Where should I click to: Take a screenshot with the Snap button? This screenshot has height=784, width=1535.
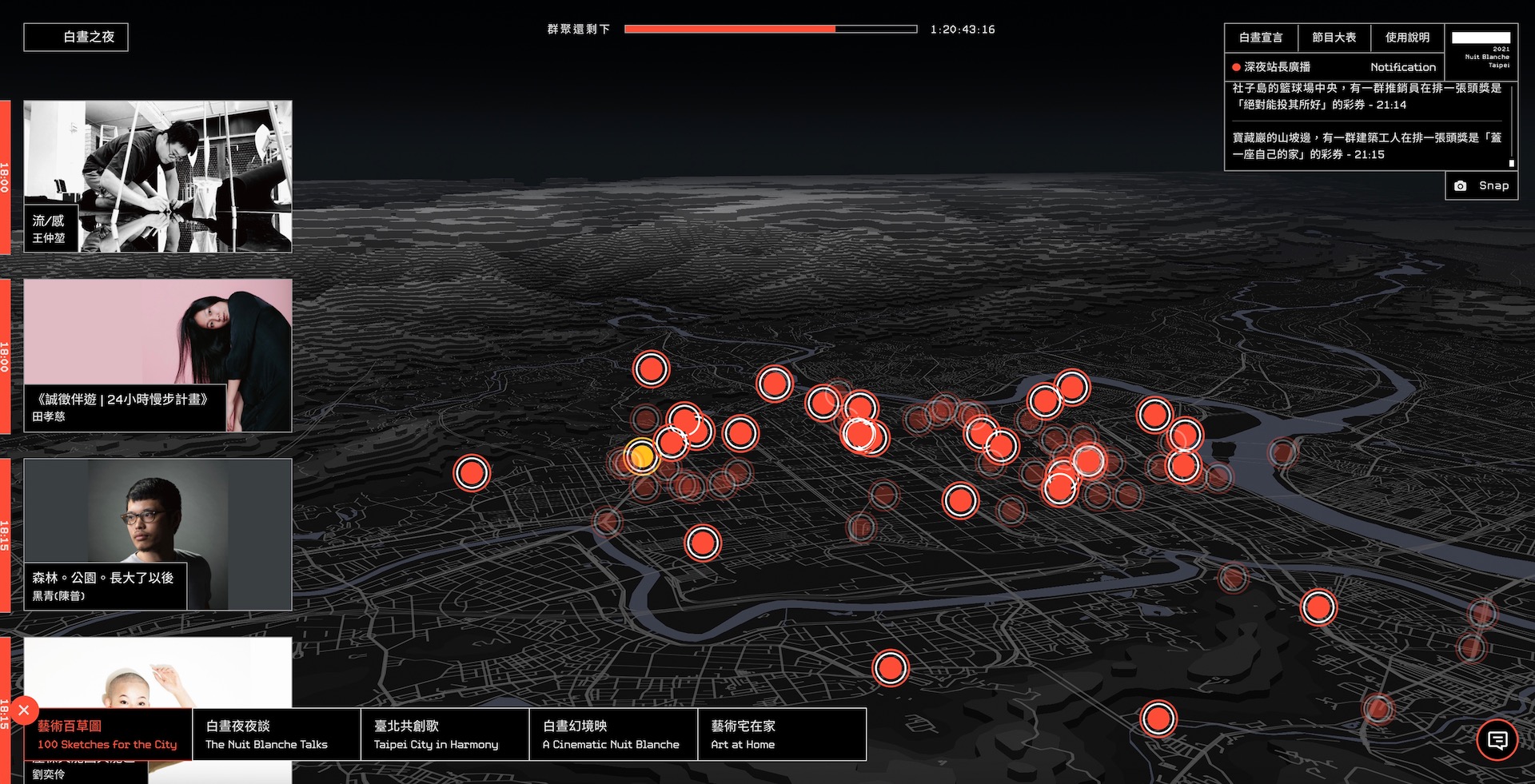[x=1481, y=185]
